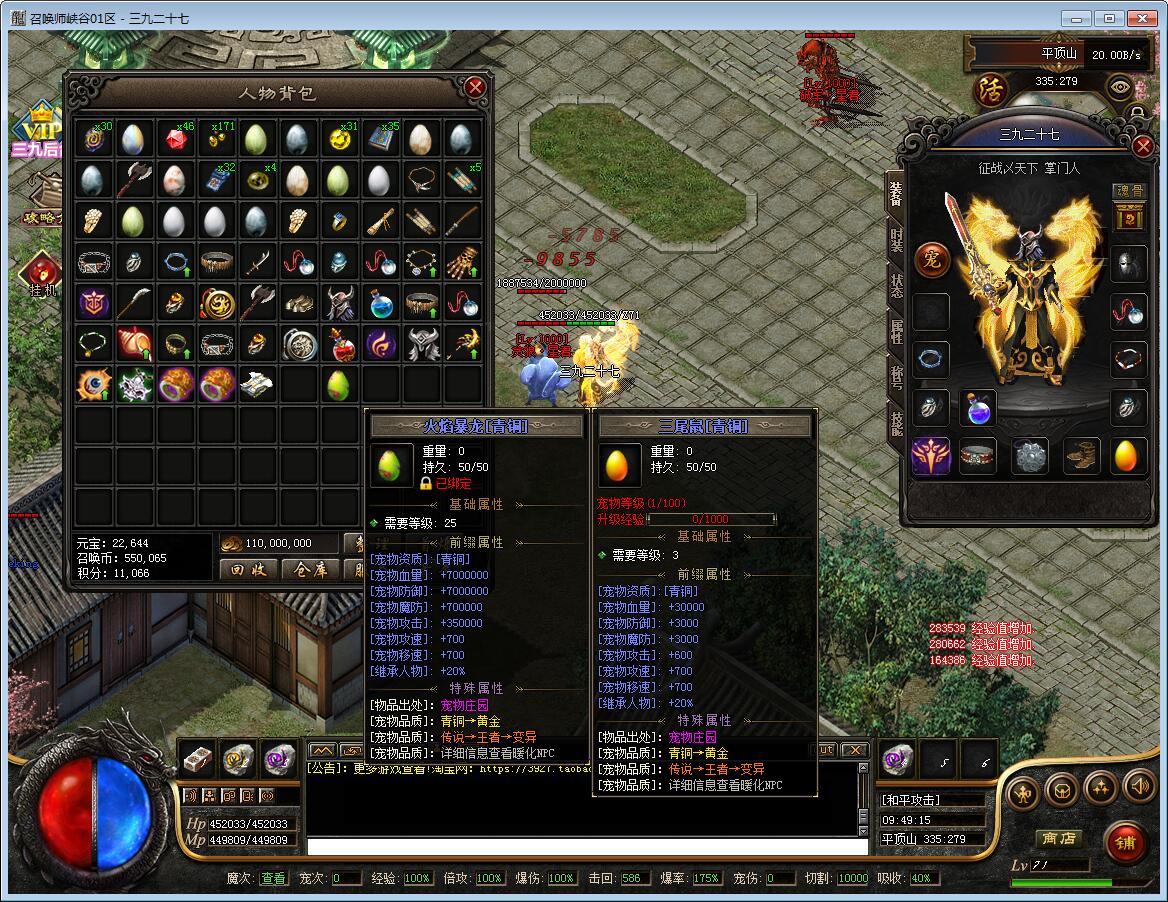Select the blue spellbook stack in backpack
1168x902 pixels.
(x=380, y=139)
